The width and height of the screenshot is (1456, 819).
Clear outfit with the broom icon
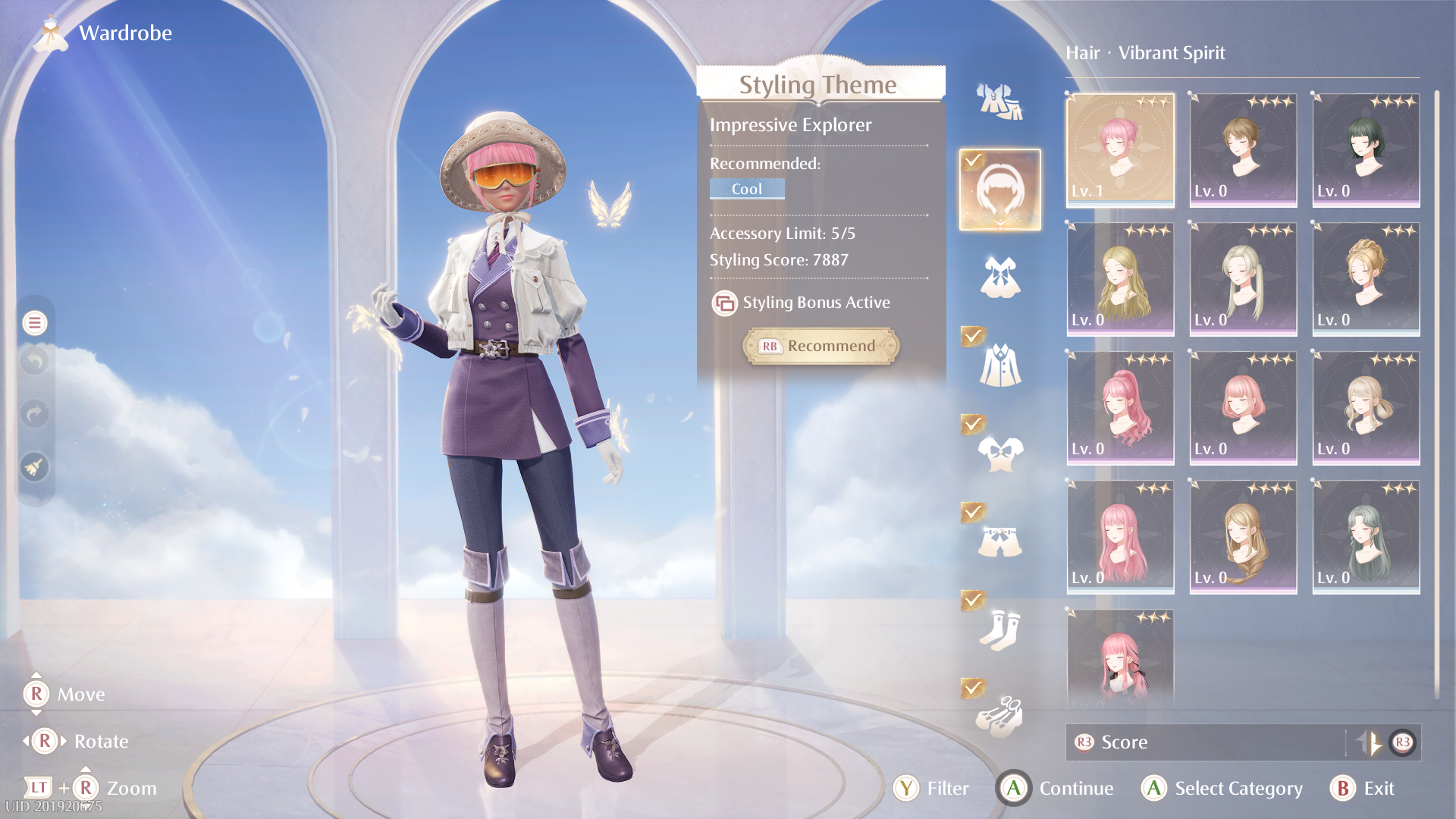35,467
